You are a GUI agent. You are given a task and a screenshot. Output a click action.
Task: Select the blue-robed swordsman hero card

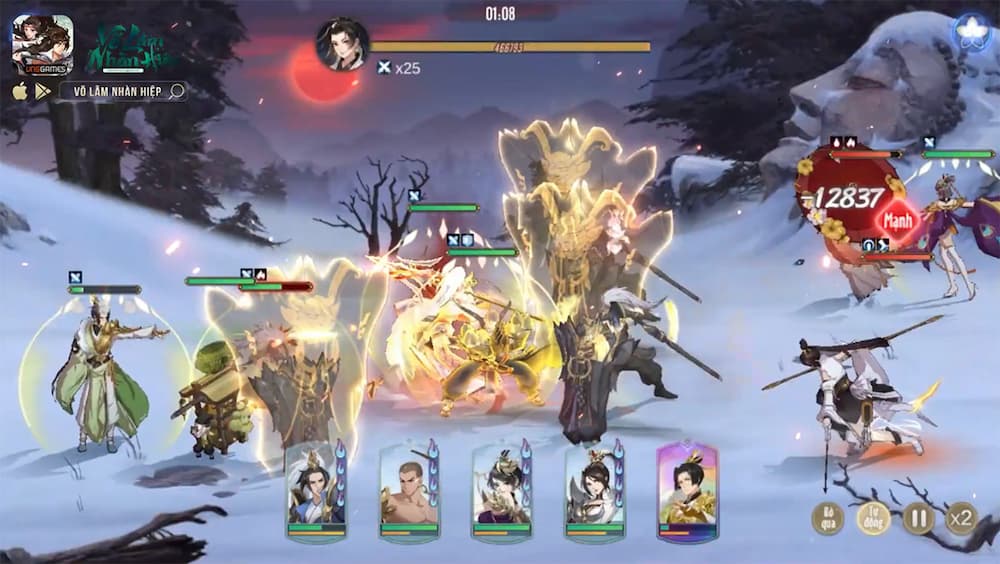(315, 491)
